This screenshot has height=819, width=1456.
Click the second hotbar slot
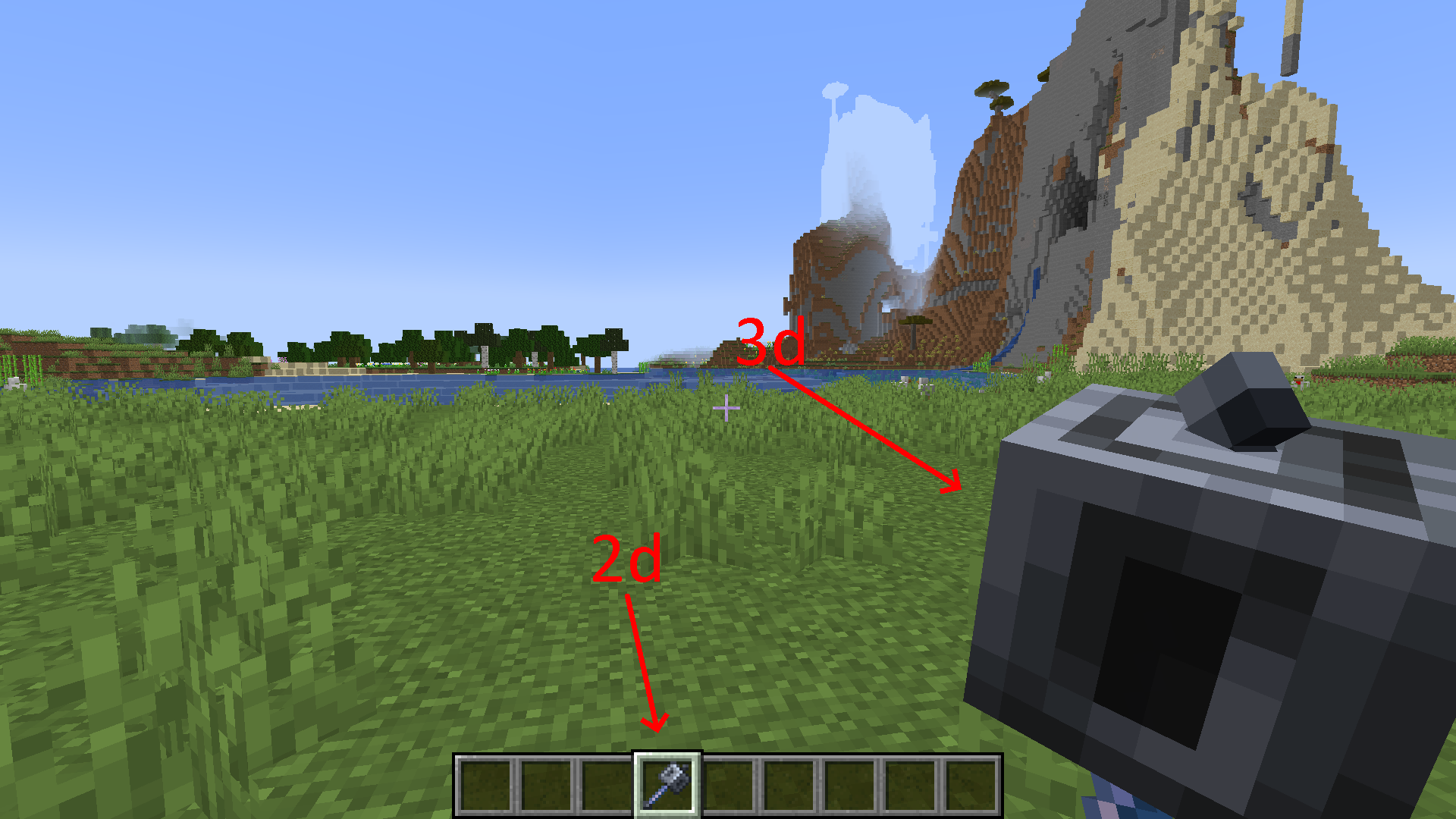coord(548,783)
